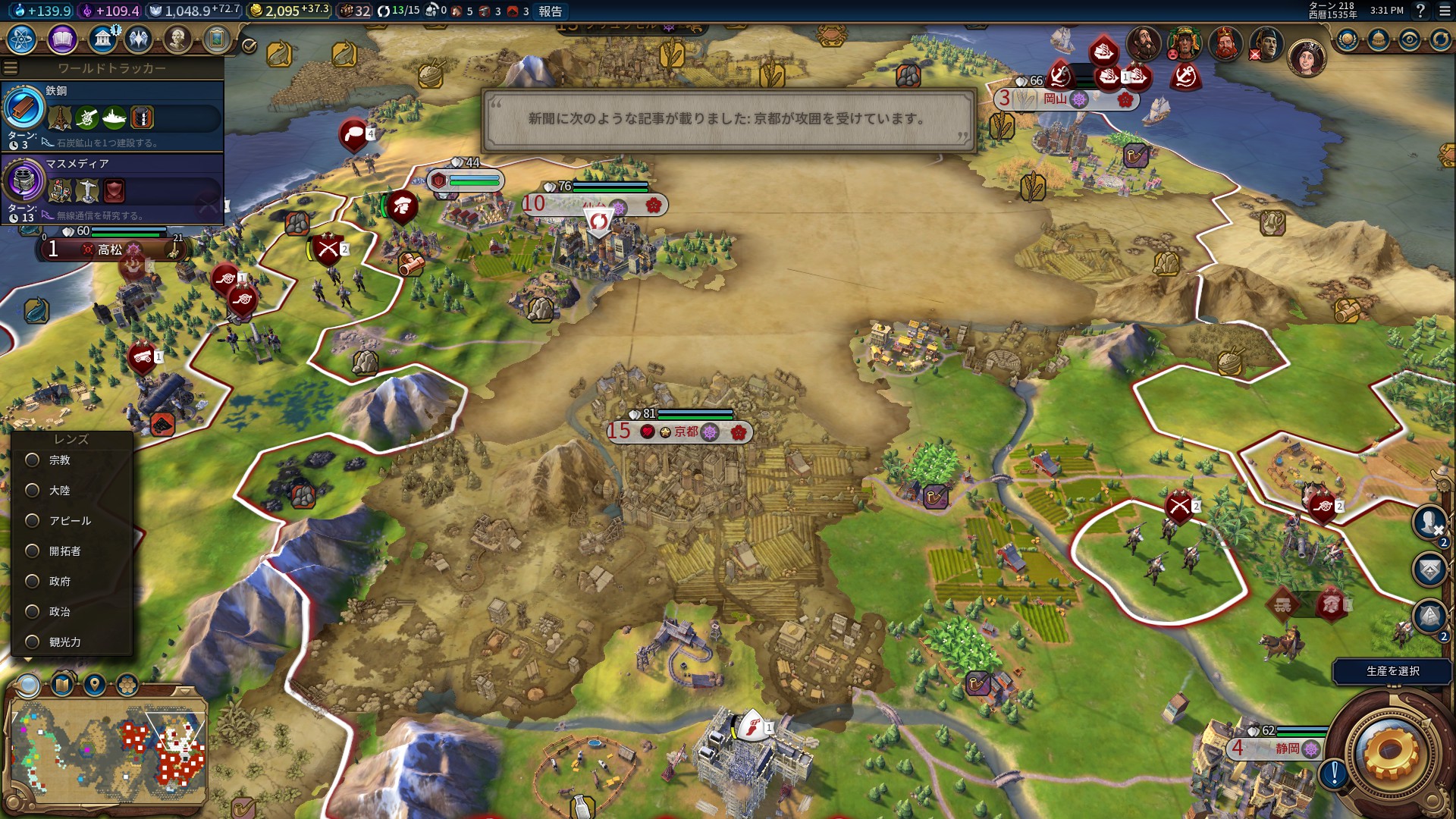This screenshot has width=1456, height=819.
Task: Open the world rankings globe button
Action: pos(1347,39)
